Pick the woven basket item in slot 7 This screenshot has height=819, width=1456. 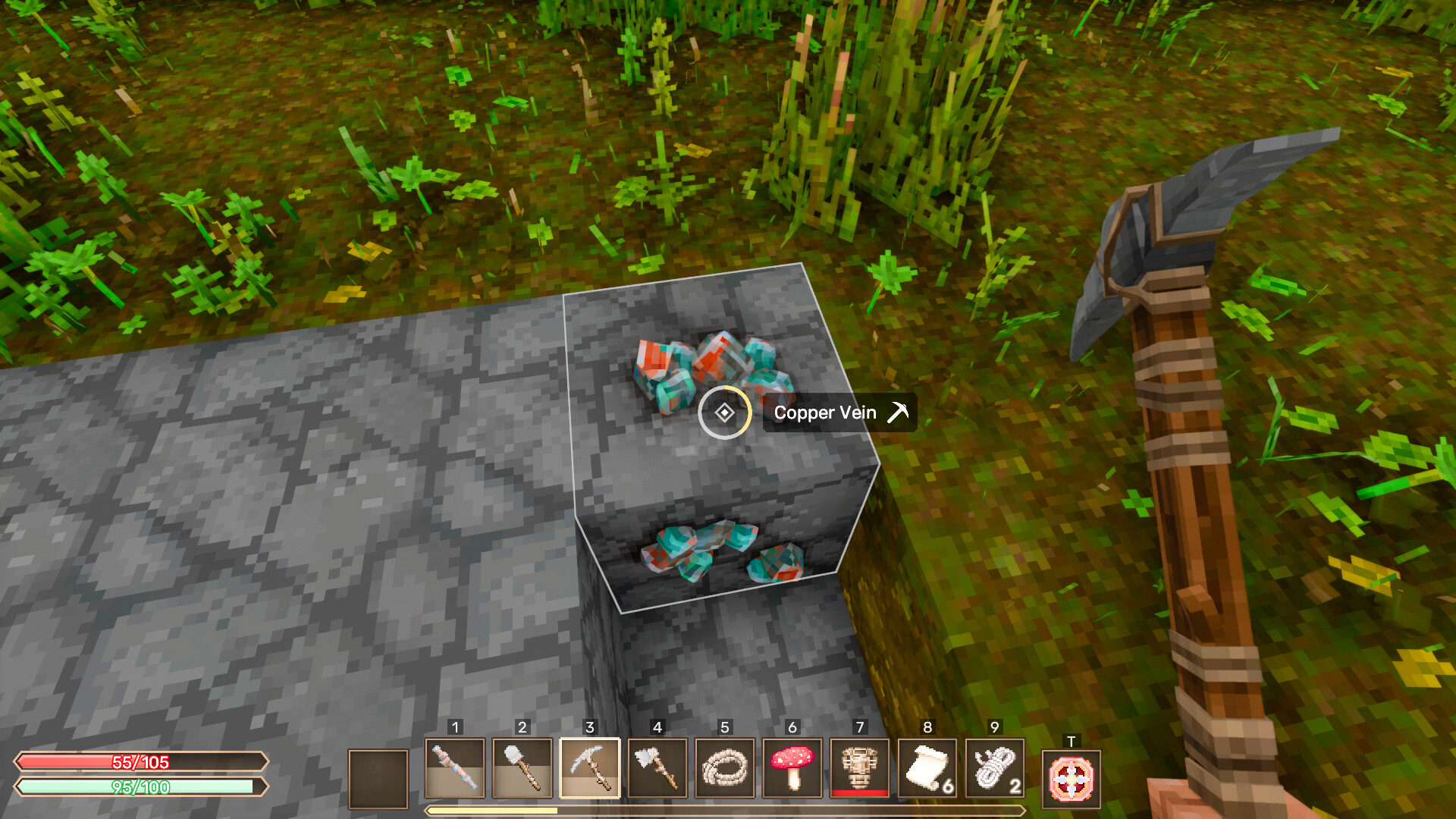coord(860,768)
